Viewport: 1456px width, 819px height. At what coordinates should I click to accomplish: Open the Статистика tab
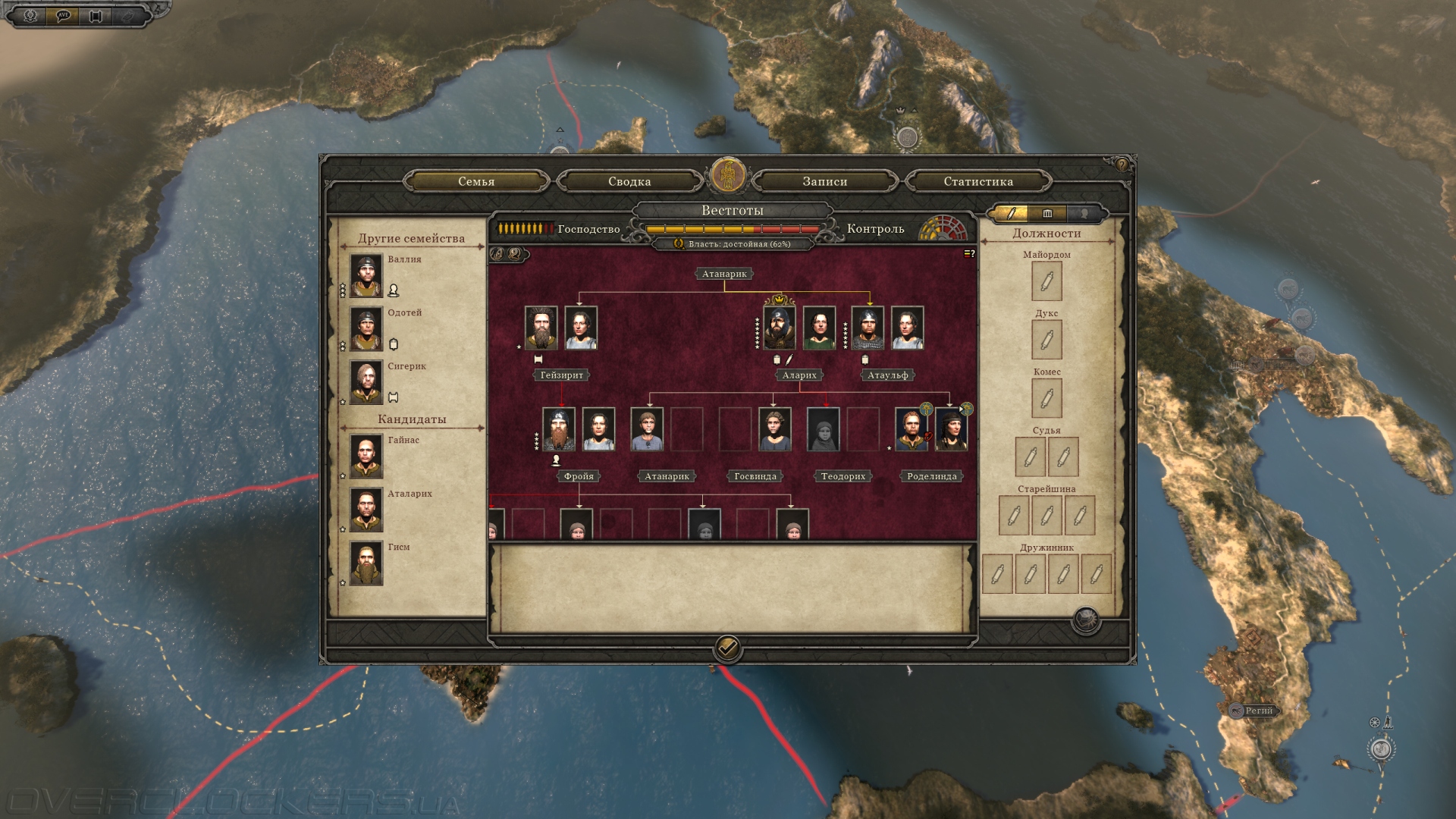[x=978, y=181]
